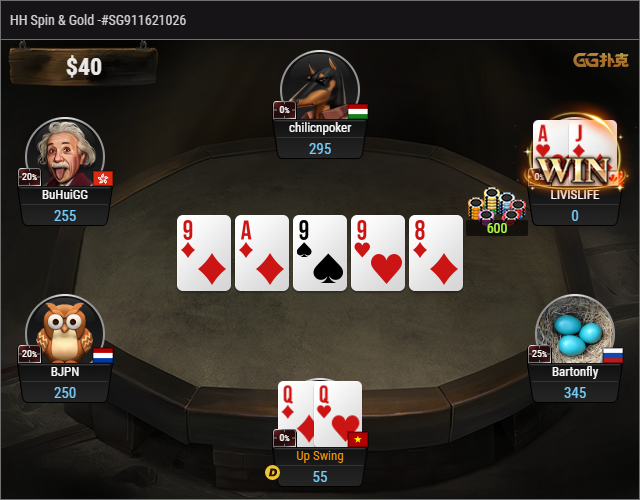Click the LIVISLIFE player name panel
The image size is (640, 500).
[574, 195]
